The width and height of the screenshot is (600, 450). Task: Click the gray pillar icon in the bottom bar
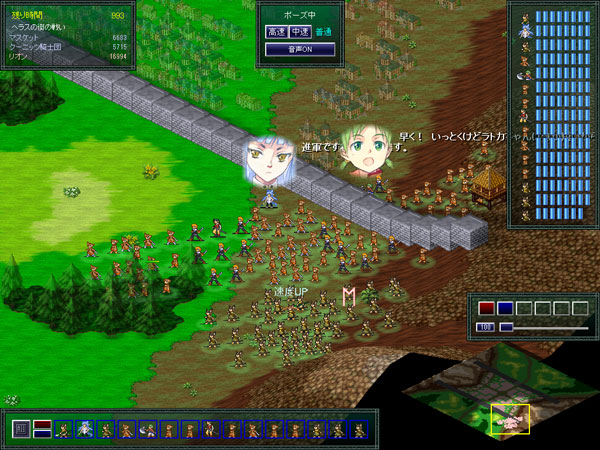[20, 430]
